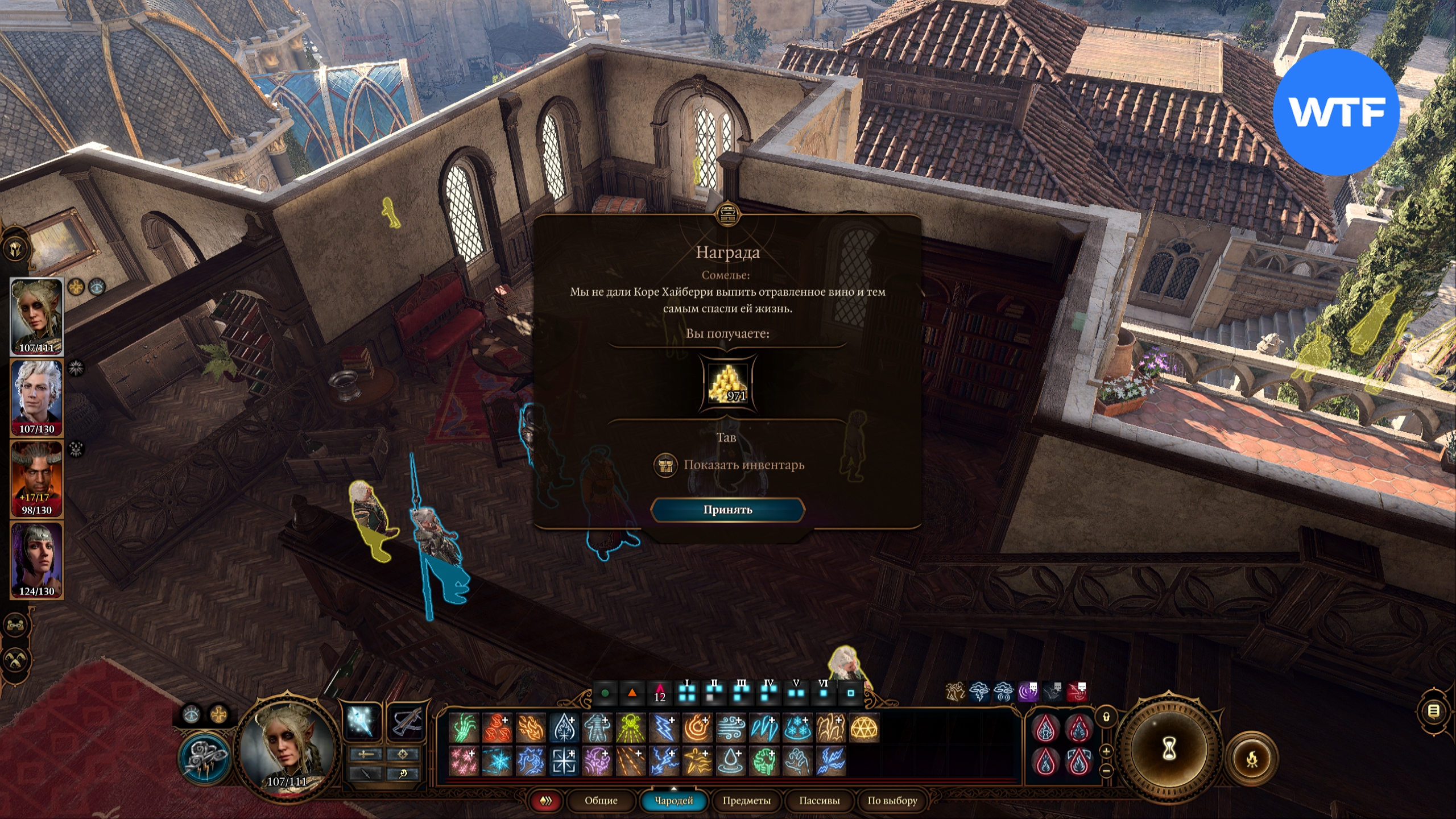Select the 971 gold reward item
This screenshot has height=819, width=1456.
728,383
